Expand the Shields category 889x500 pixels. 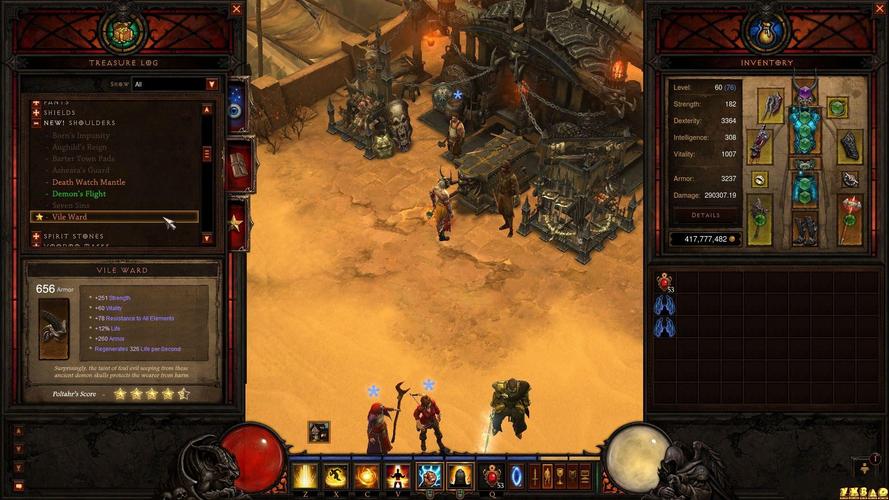click(37, 112)
